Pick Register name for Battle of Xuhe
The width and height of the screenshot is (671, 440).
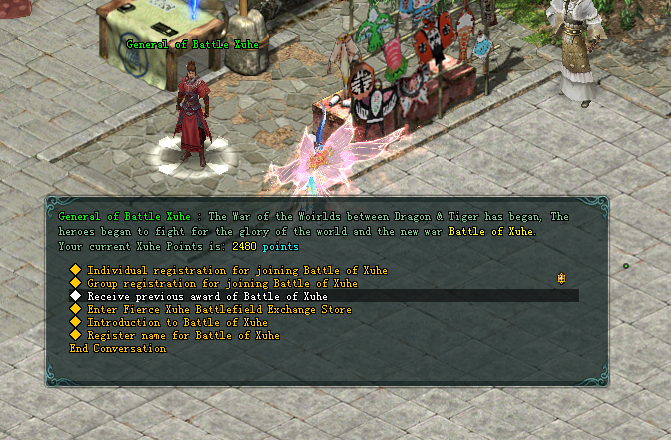click(x=183, y=336)
